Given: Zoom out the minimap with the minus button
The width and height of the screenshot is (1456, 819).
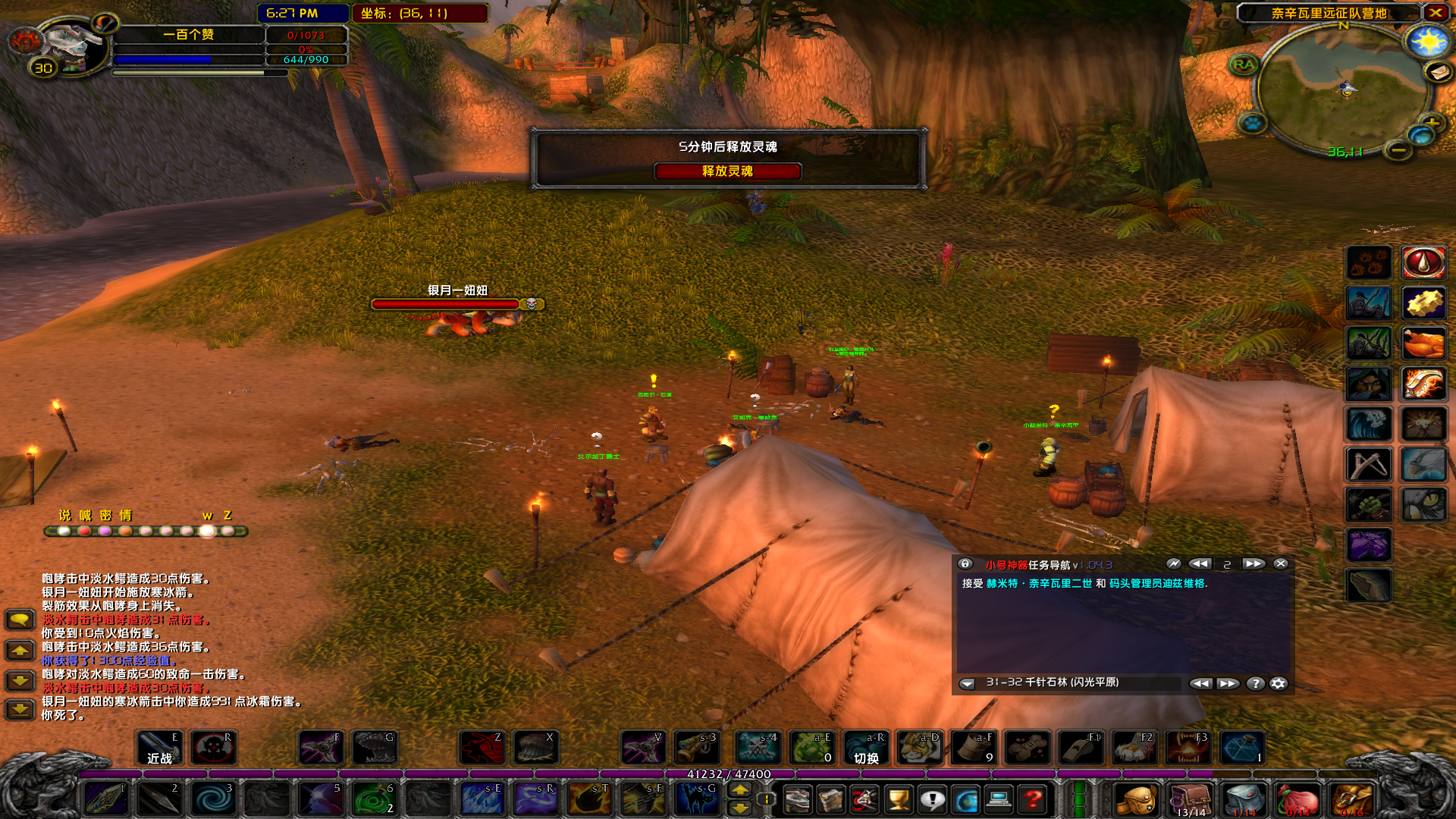Looking at the screenshot, I should click(1398, 151).
